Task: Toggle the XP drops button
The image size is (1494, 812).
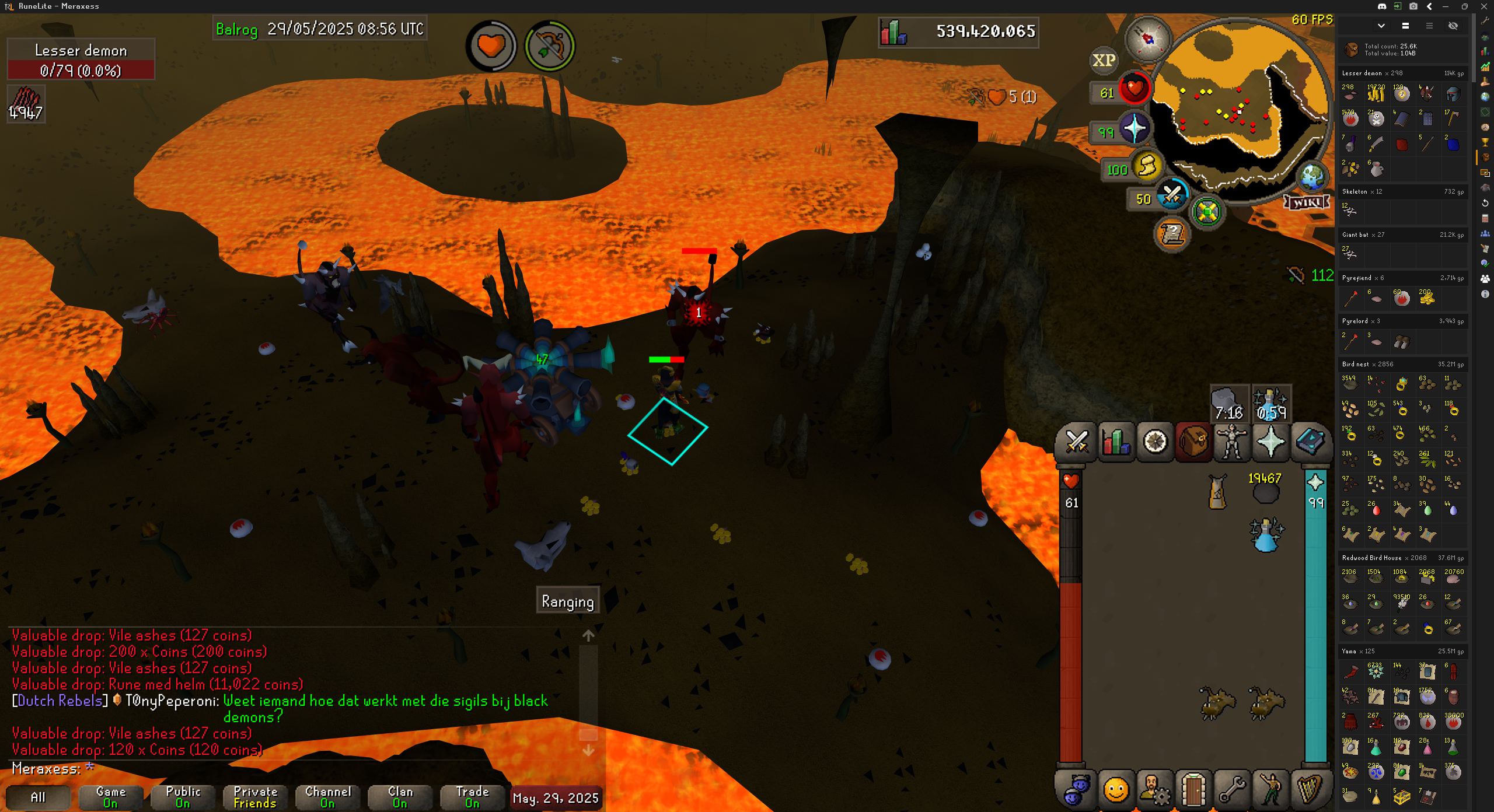Action: click(x=1104, y=60)
